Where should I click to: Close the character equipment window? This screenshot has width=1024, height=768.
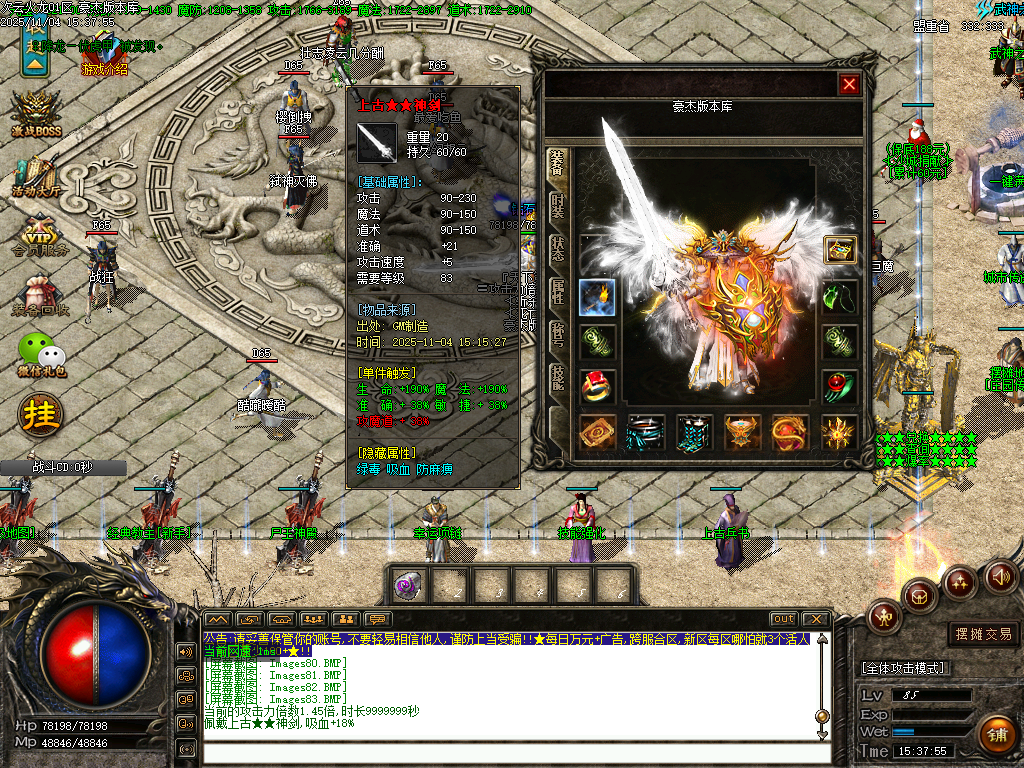pos(849,84)
